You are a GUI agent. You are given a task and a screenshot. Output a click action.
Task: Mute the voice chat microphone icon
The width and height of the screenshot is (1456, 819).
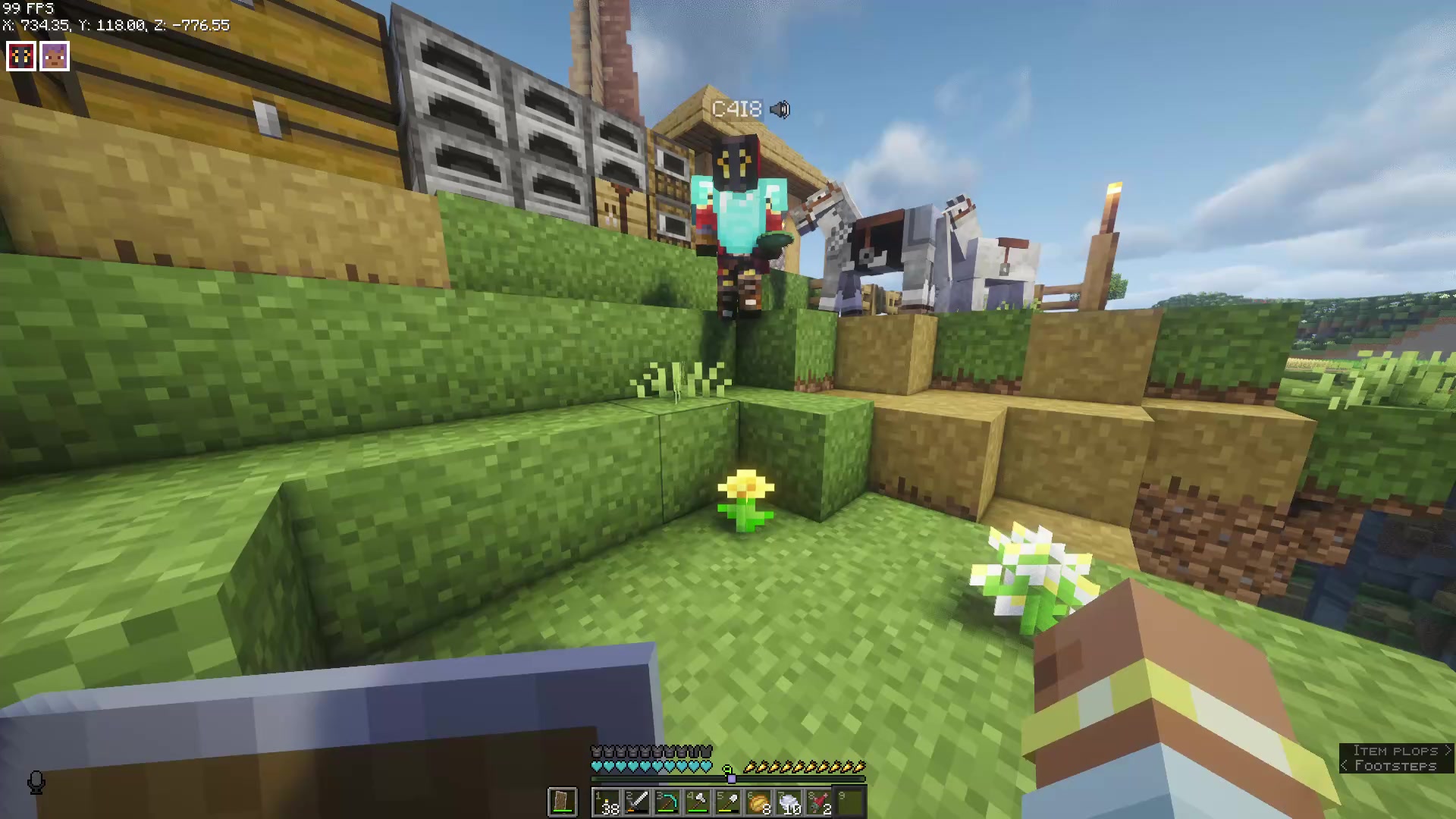36,783
